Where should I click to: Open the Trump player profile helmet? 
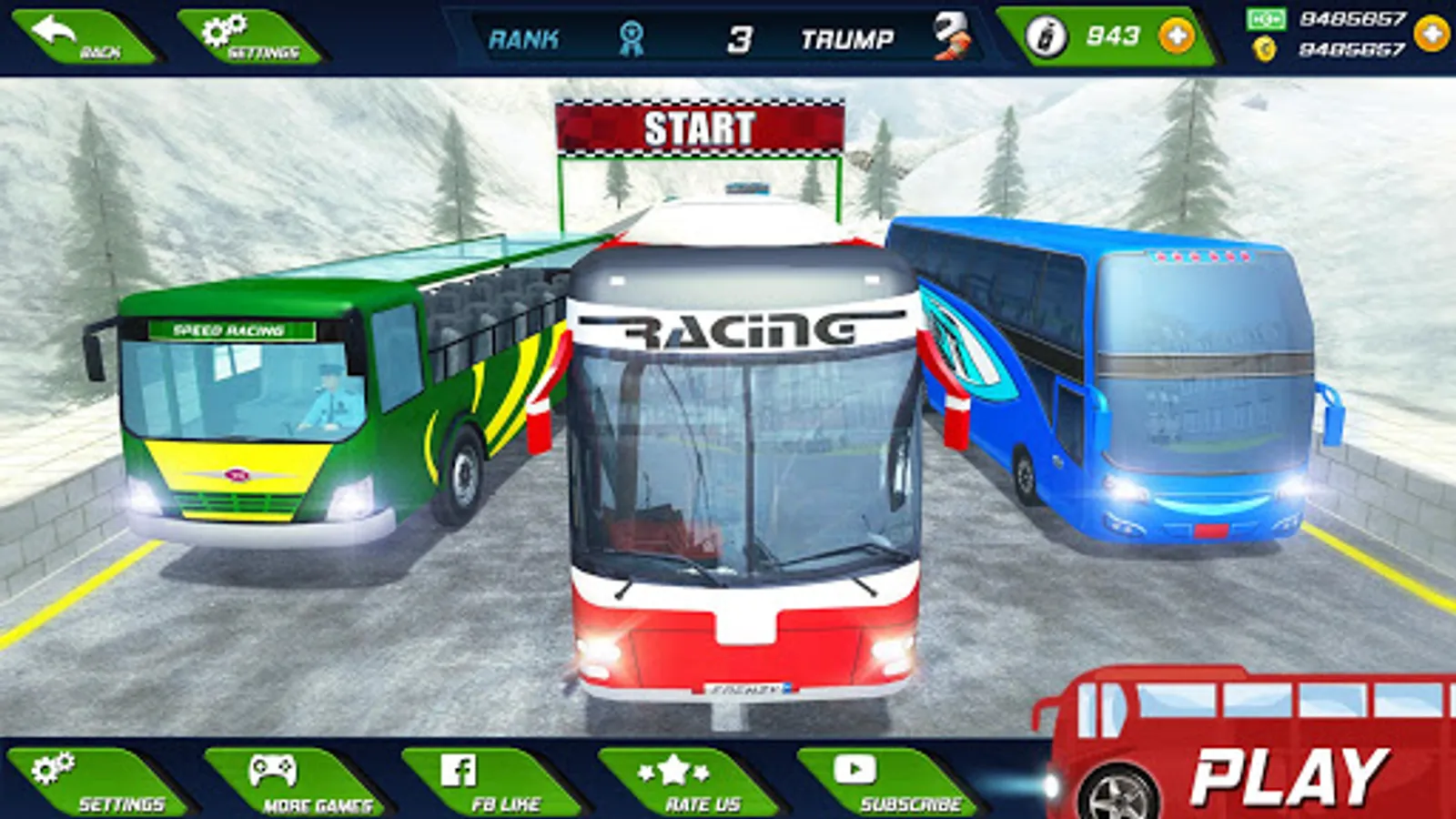tap(952, 36)
